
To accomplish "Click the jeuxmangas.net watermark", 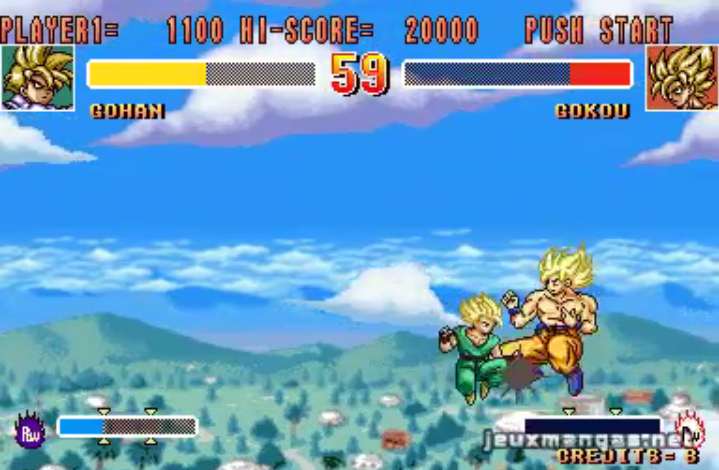I will [x=586, y=440].
